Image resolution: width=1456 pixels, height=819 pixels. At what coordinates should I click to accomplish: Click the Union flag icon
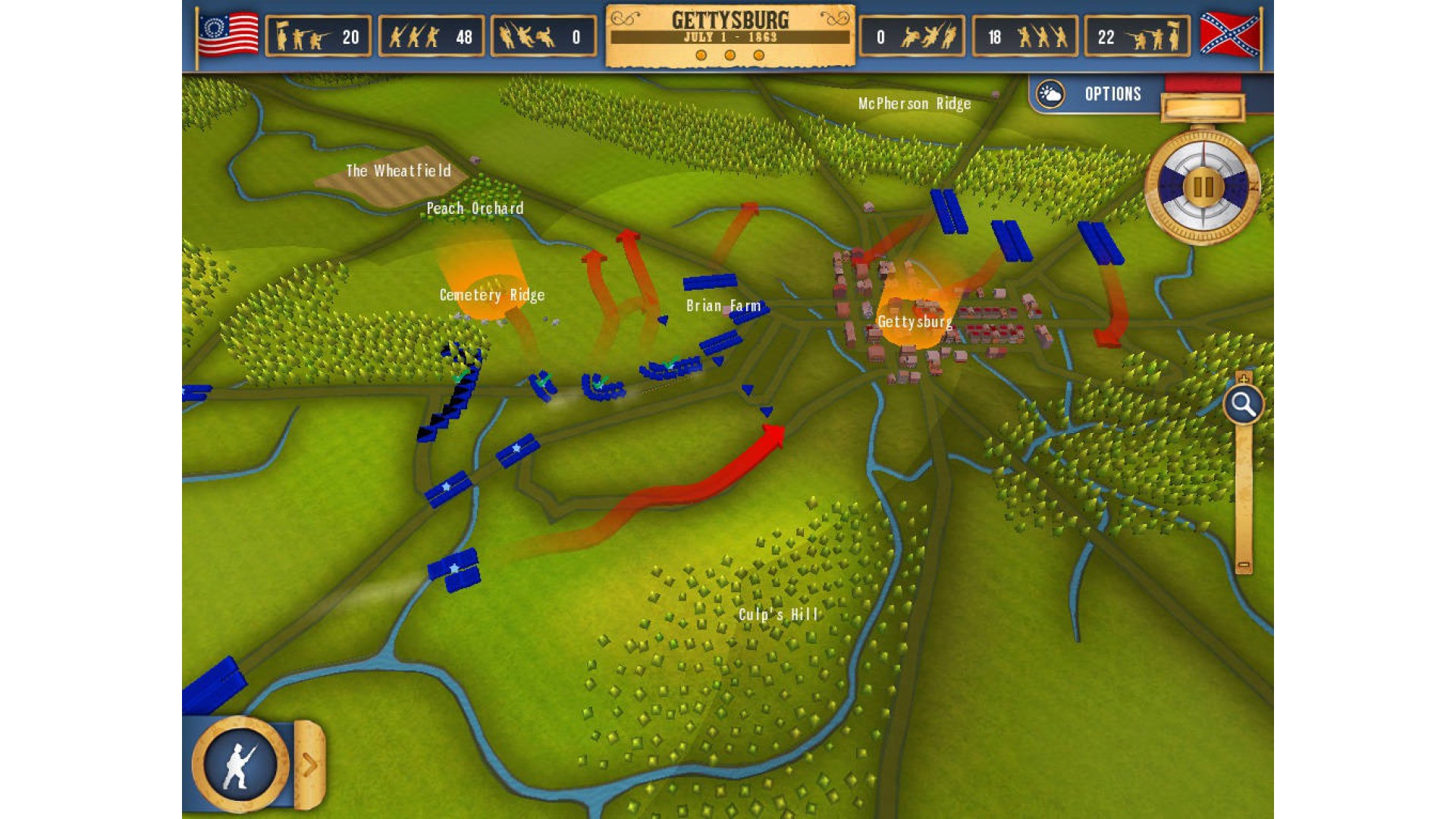[x=227, y=35]
